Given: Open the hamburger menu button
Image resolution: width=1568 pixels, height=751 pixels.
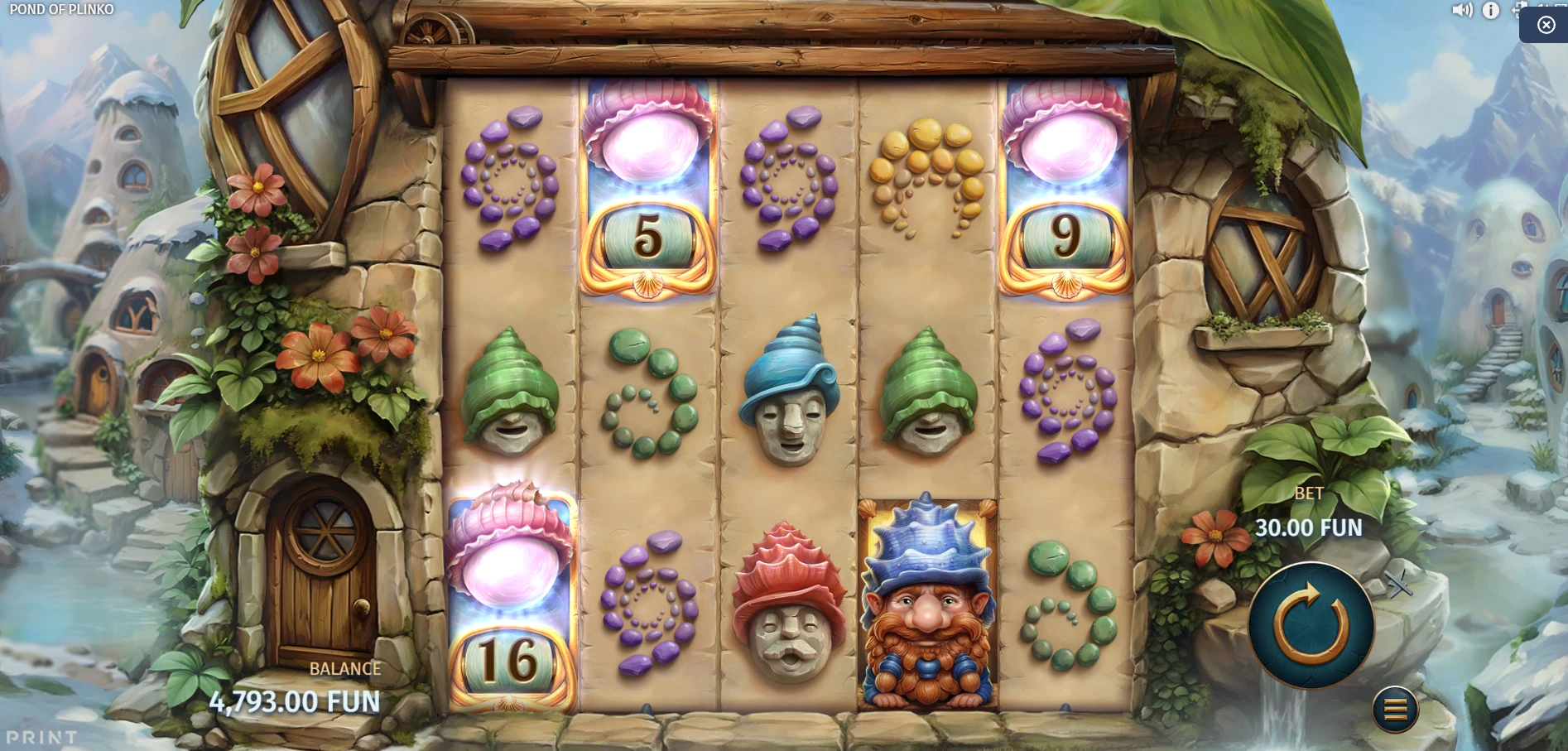Looking at the screenshot, I should coord(1395,709).
